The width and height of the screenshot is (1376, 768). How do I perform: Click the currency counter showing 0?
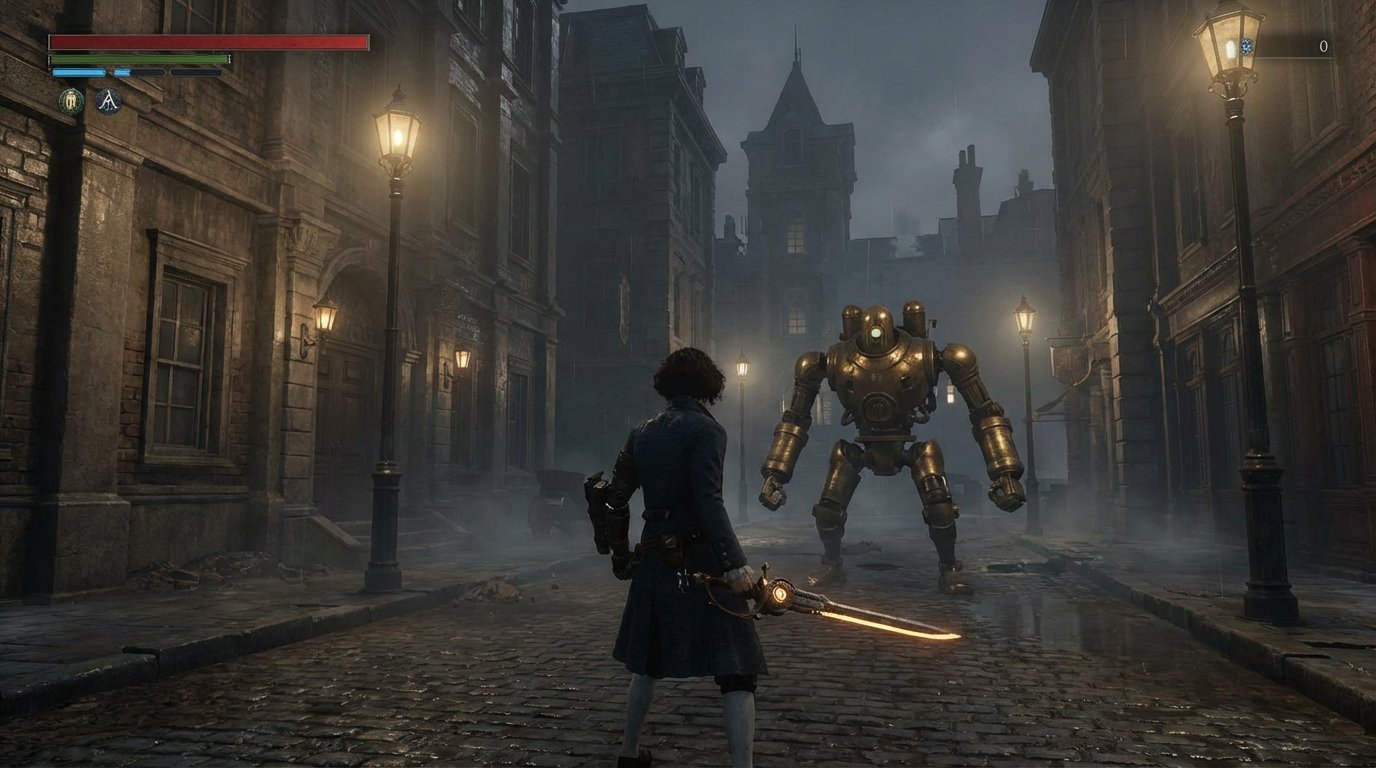coord(1324,46)
